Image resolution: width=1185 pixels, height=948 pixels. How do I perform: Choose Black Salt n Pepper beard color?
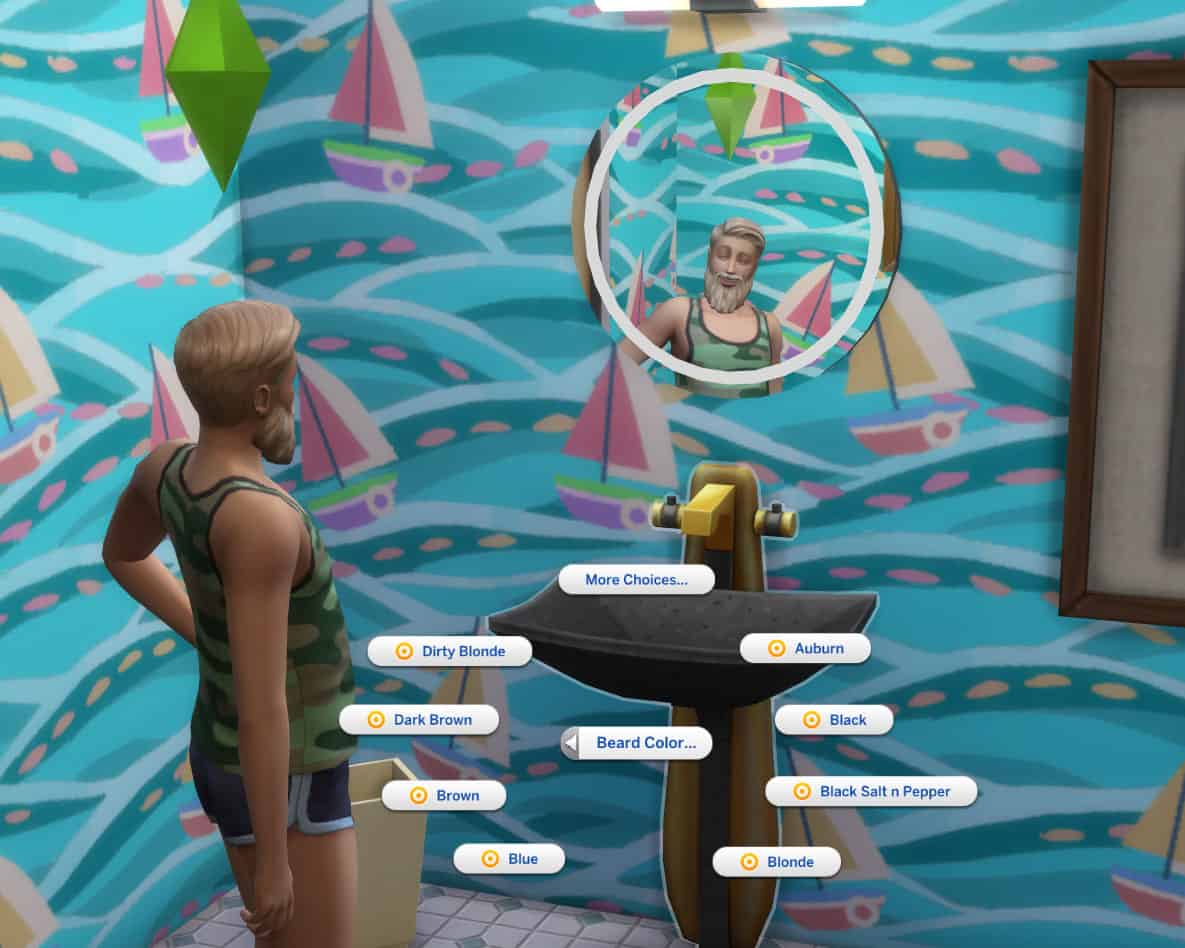click(x=871, y=791)
